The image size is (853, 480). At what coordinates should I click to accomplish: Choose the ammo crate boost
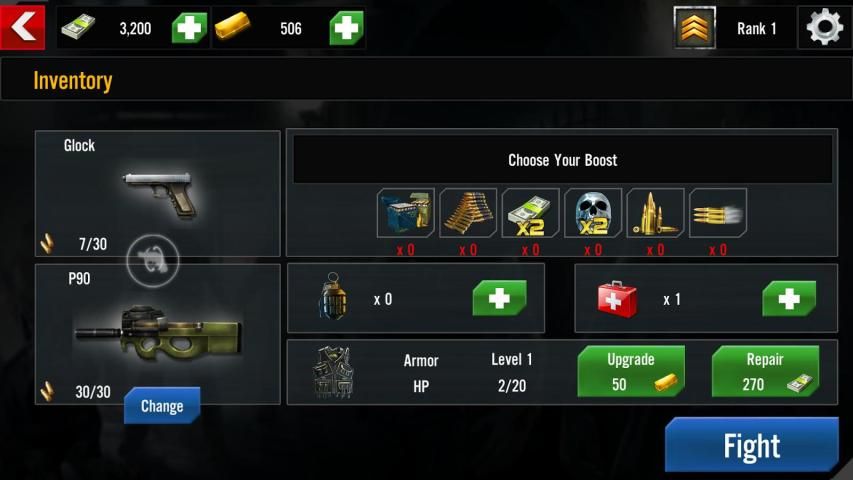[405, 213]
